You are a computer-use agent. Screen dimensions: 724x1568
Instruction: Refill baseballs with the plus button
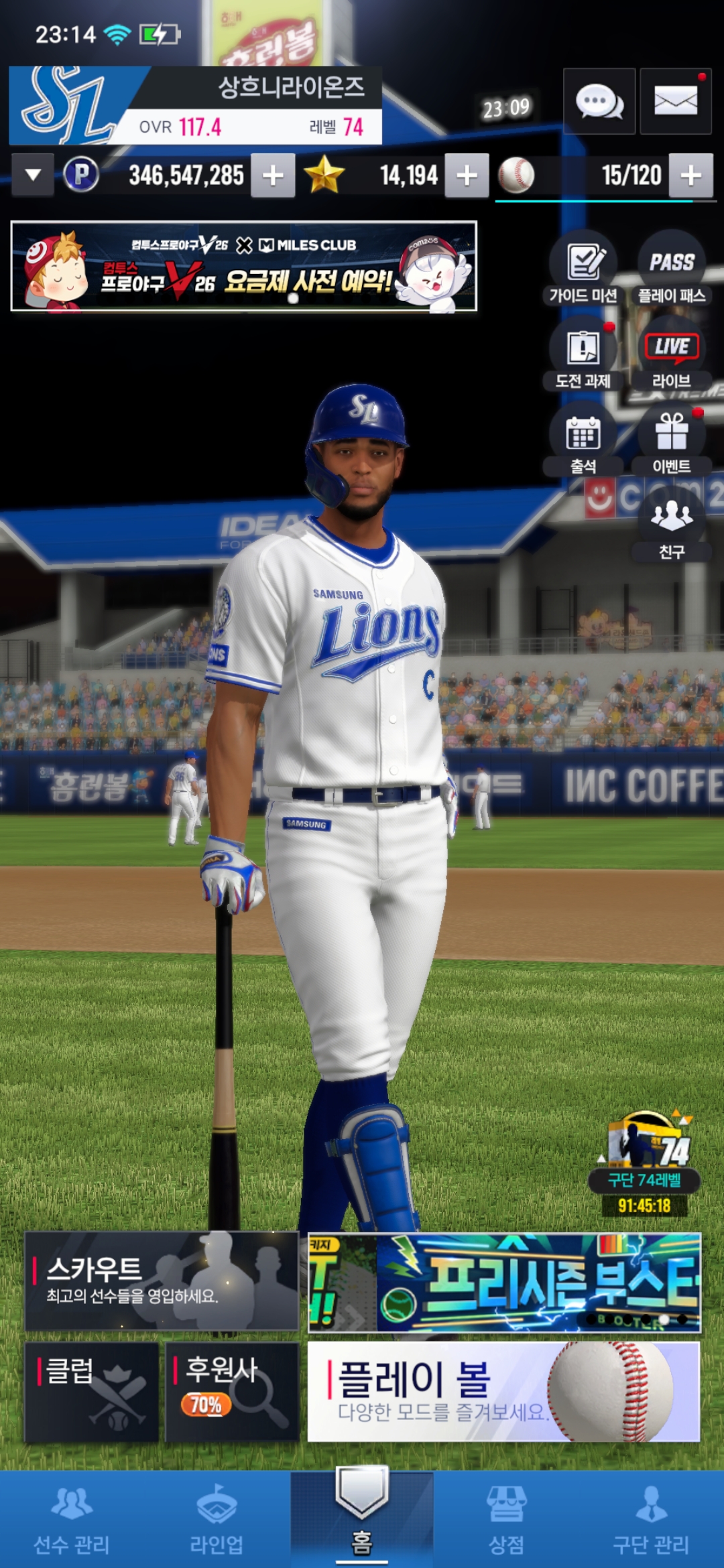click(x=690, y=176)
